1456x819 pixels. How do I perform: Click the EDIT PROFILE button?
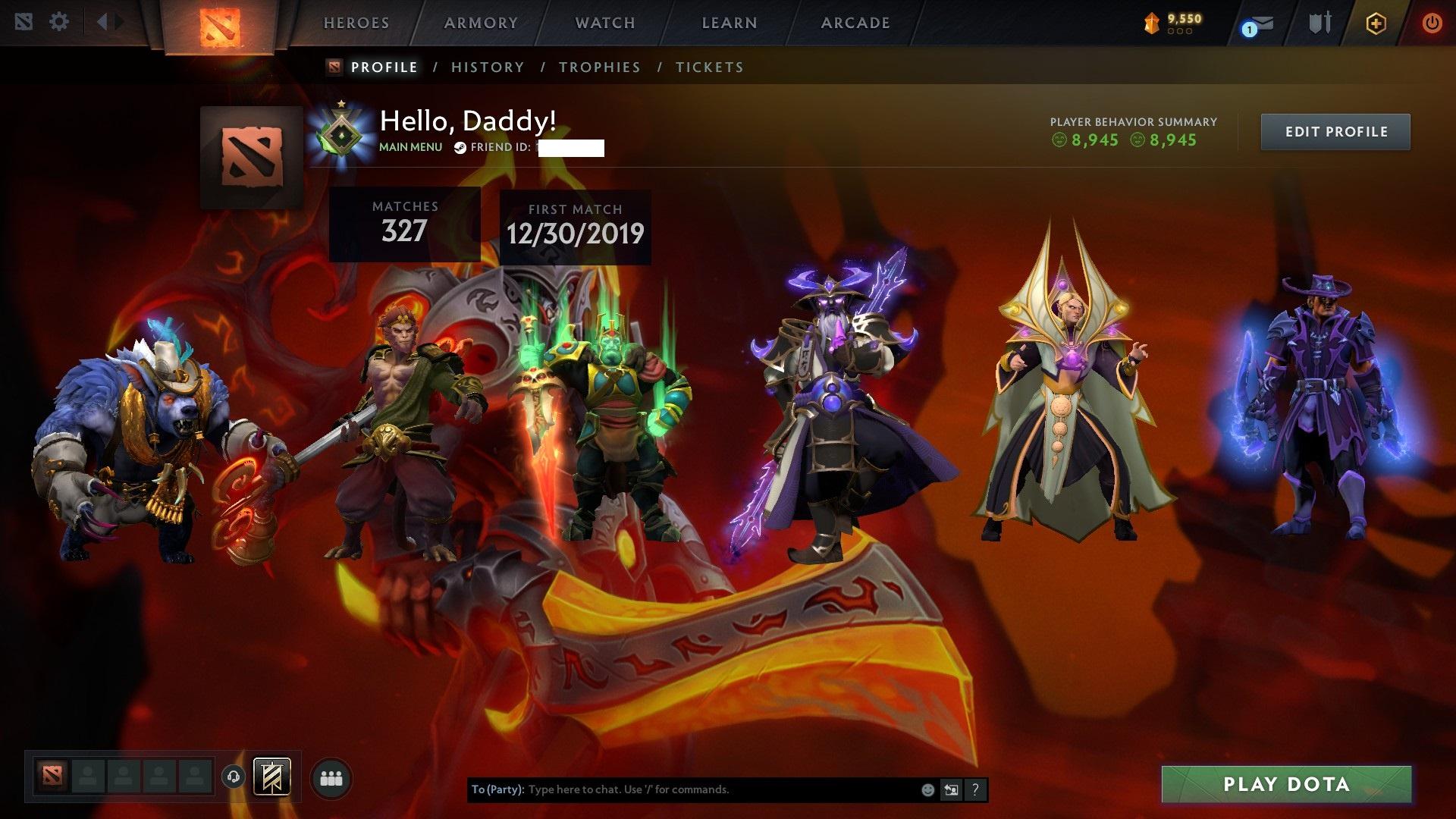pyautogui.click(x=1335, y=131)
